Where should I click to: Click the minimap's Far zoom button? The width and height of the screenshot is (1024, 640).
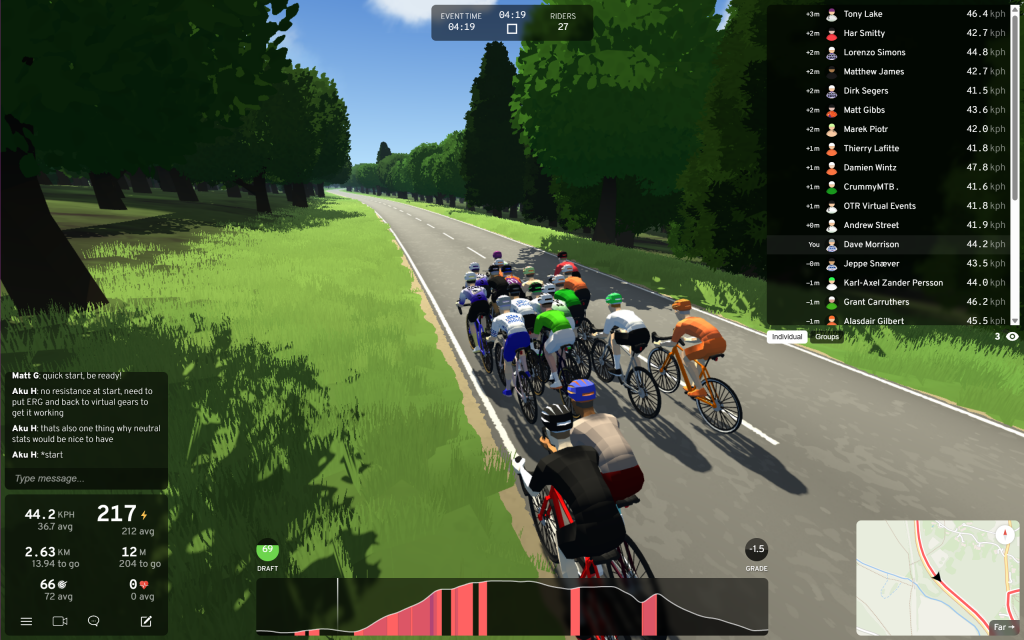(x=1002, y=627)
